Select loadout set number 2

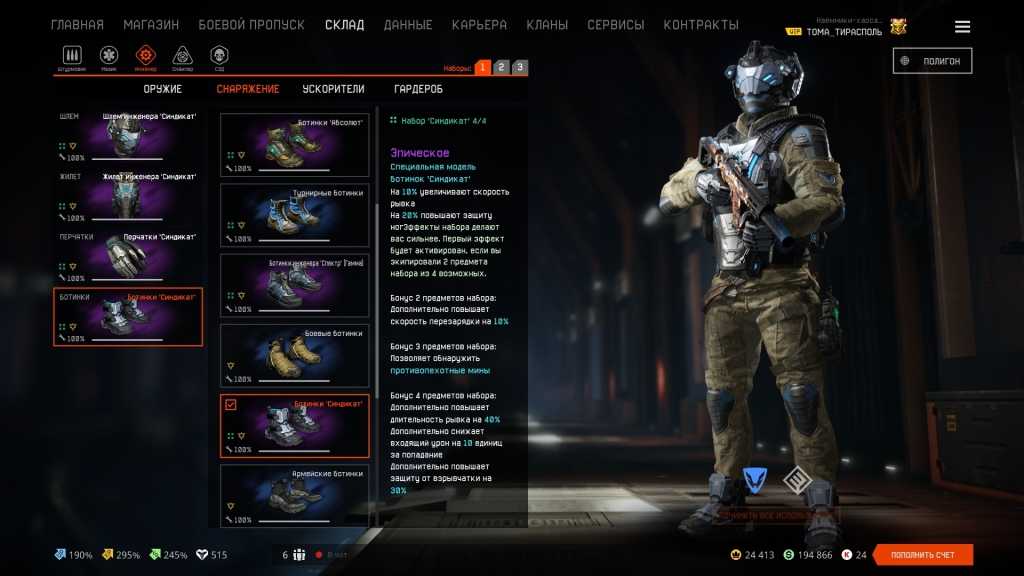[501, 67]
